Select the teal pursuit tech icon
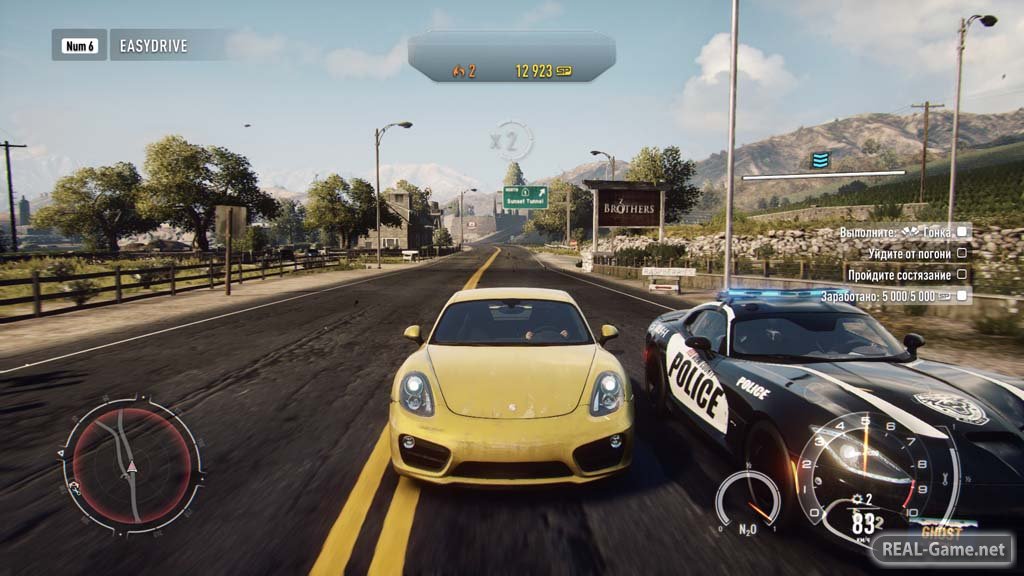 (820, 160)
